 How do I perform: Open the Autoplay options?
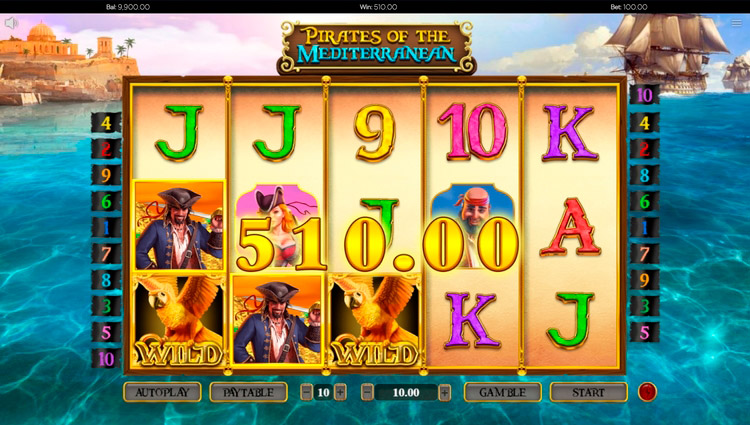162,392
